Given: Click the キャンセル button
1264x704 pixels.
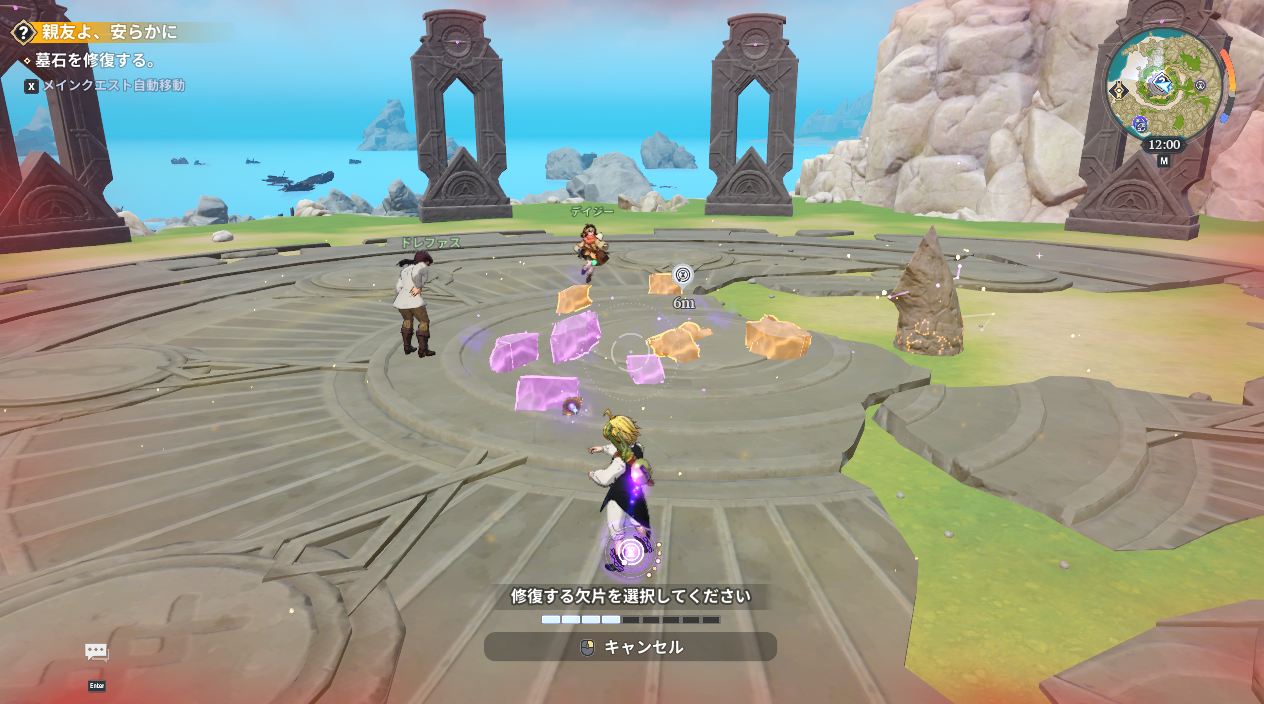Looking at the screenshot, I should click(630, 647).
